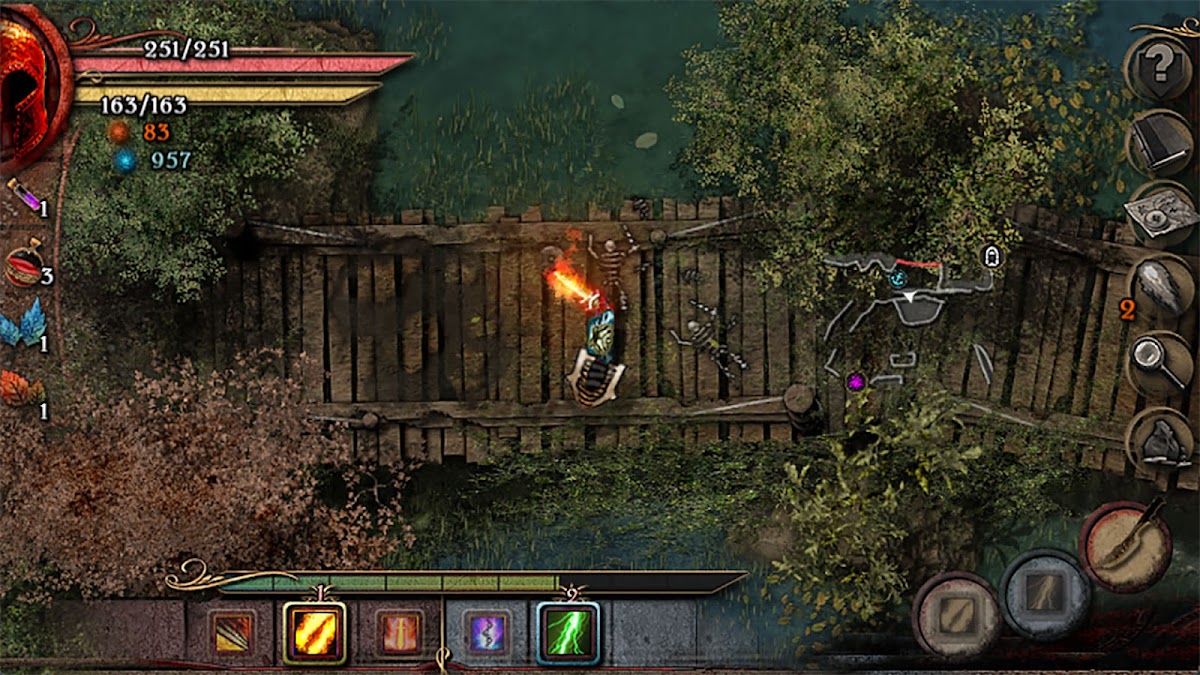Select the feather icon with count 2
Viewport: 1200px width, 675px height.
click(x=1160, y=288)
